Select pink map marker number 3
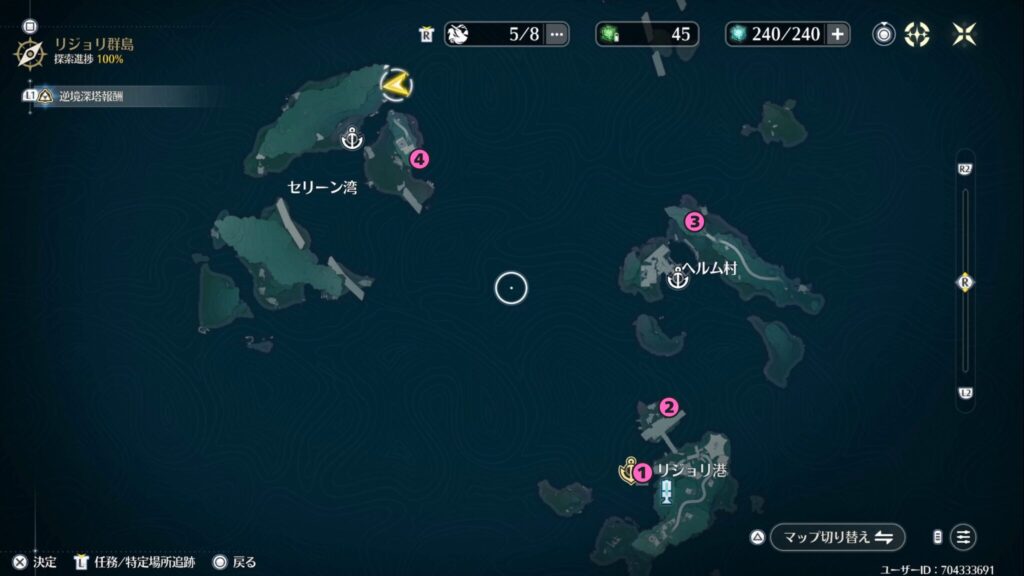The height and width of the screenshot is (576, 1024). [x=692, y=221]
